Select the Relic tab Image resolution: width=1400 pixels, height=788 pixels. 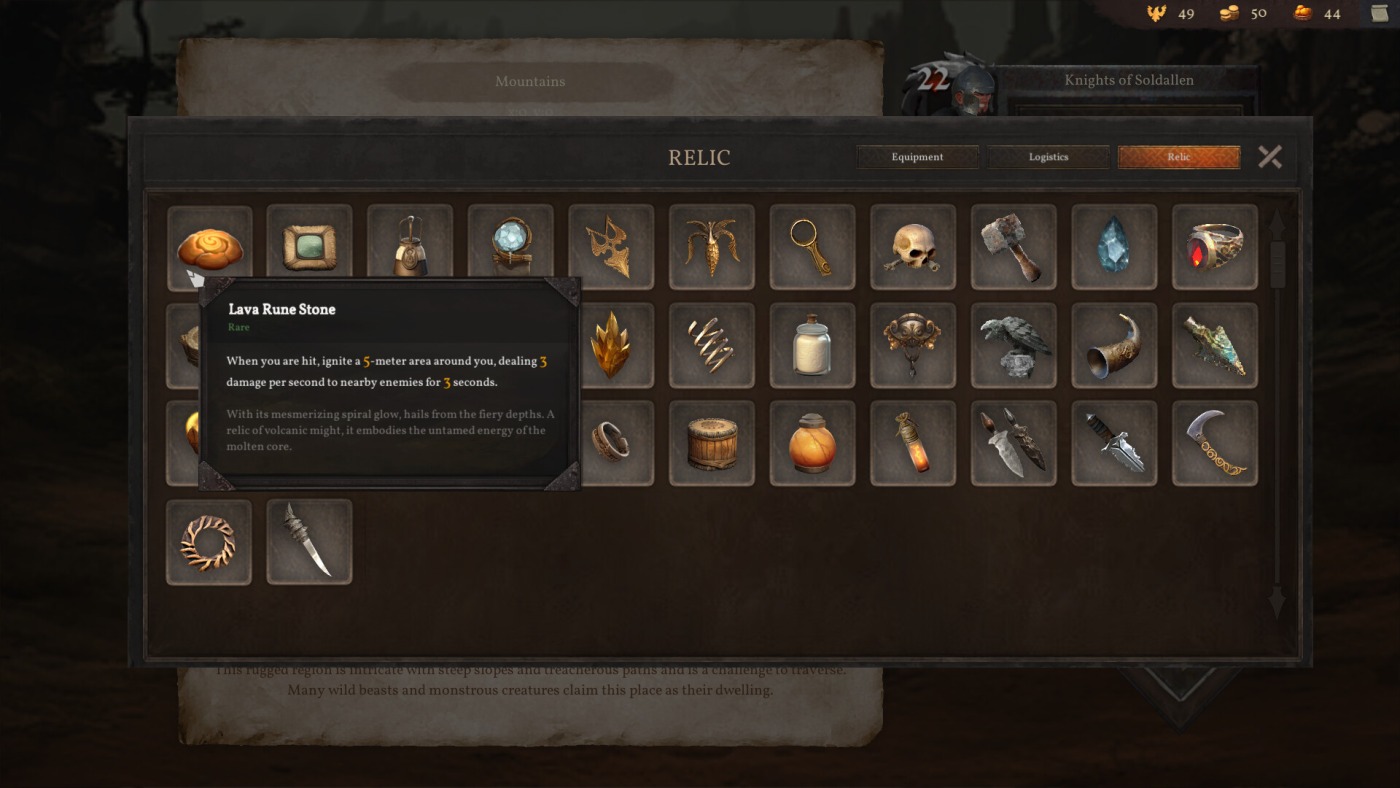(1179, 157)
